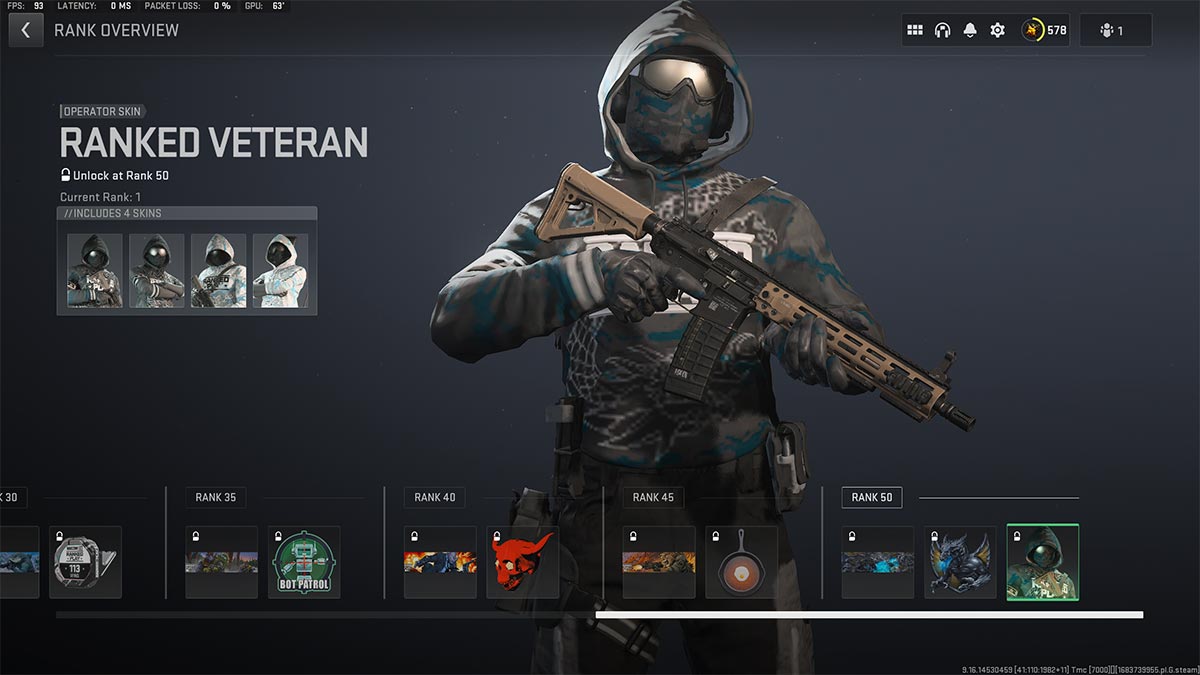Open the grid menu icon
1200x675 pixels.
[914, 30]
